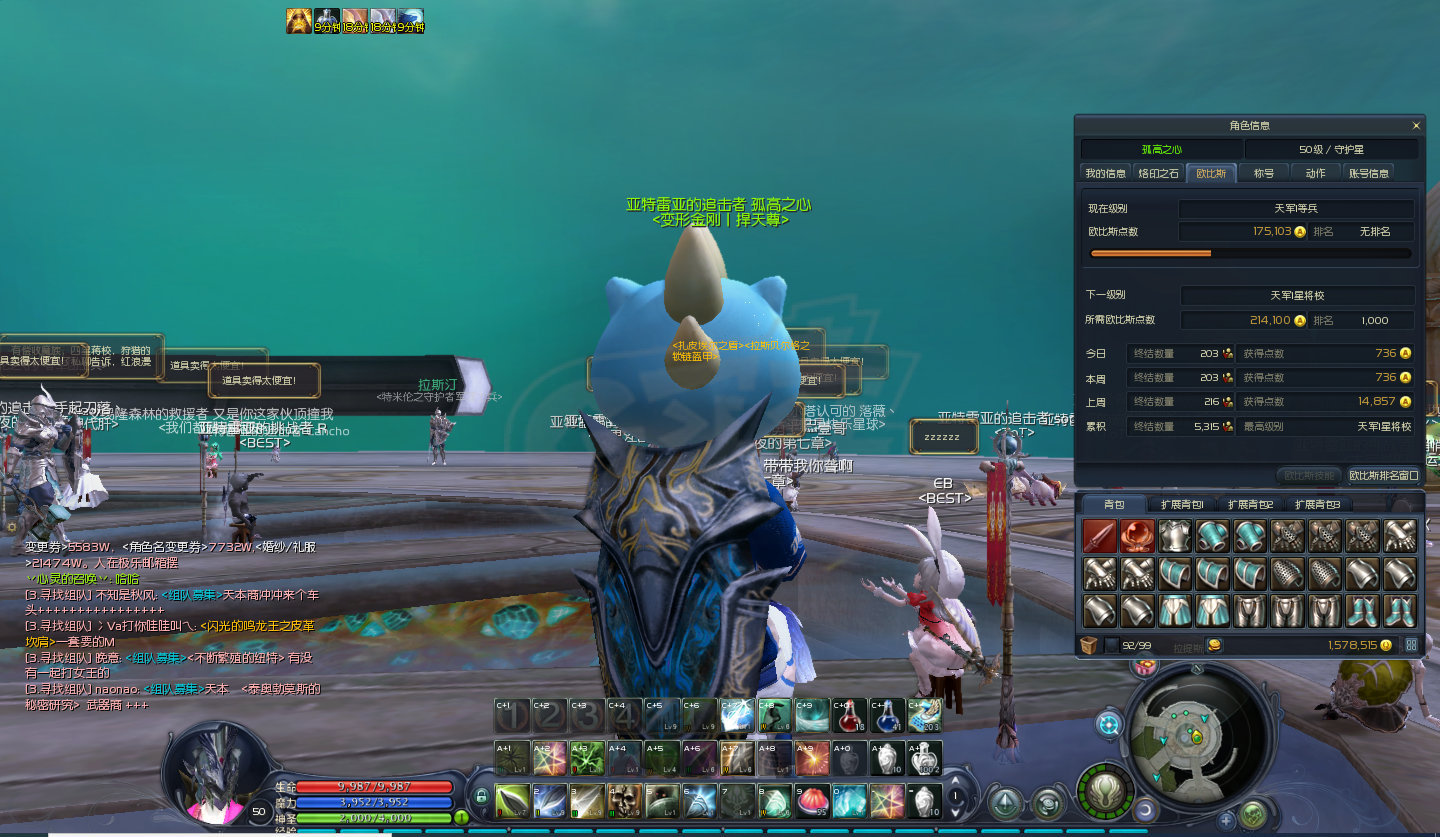Switch to the 扩展背包1 bag tab
This screenshot has height=837, width=1440.
point(1181,505)
